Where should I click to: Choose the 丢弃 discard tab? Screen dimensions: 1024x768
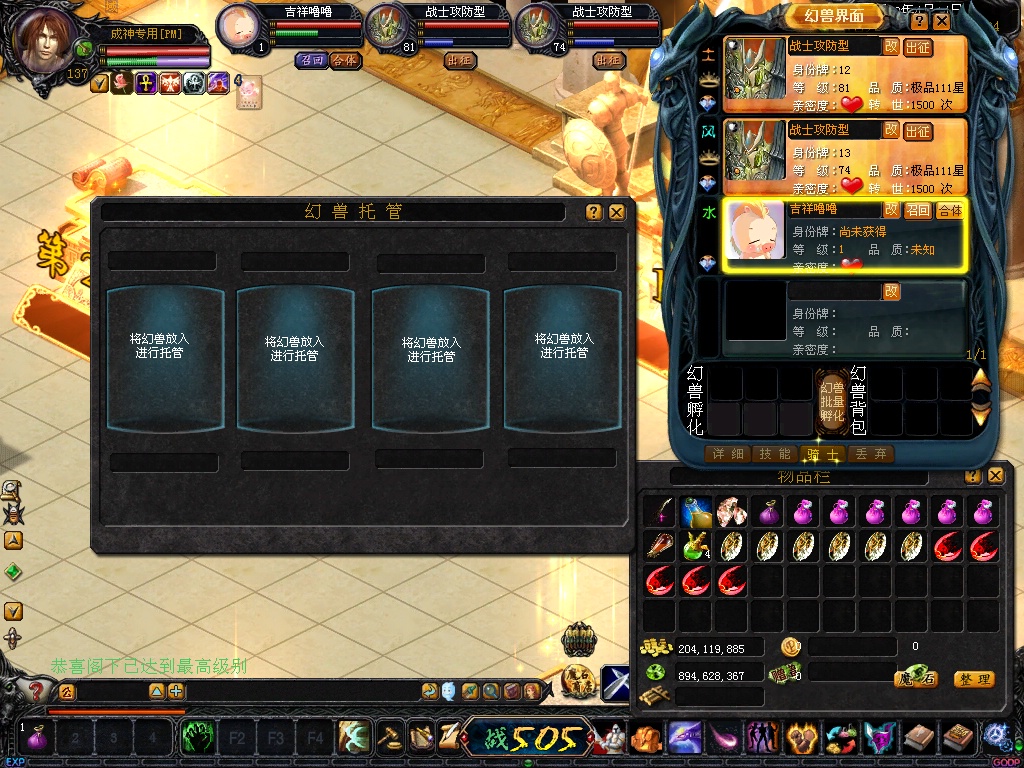[x=870, y=454]
